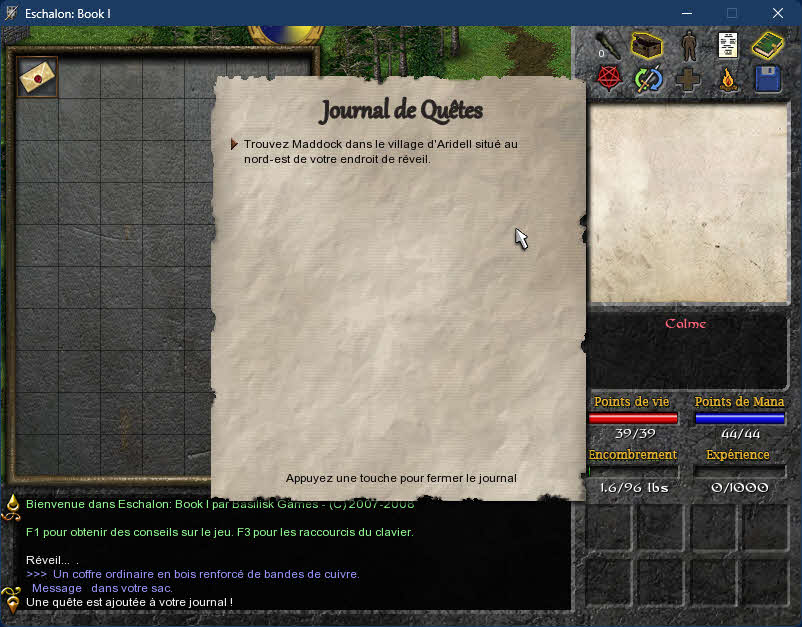802x627 pixels.
Task: Open the green spellbook icon
Action: pyautogui.click(x=768, y=46)
